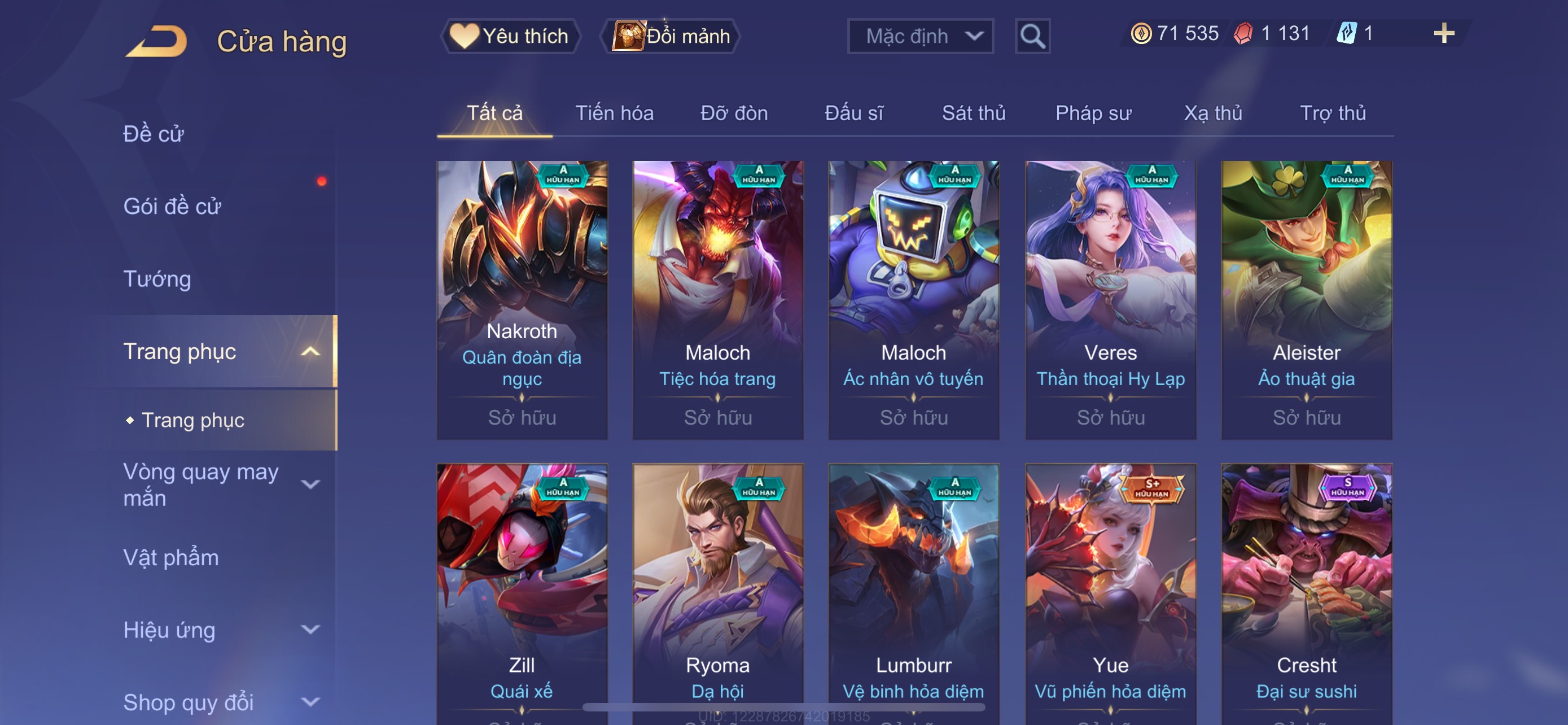Expand the Mặc định sort dropdown
The width and height of the screenshot is (1568, 725).
(921, 37)
